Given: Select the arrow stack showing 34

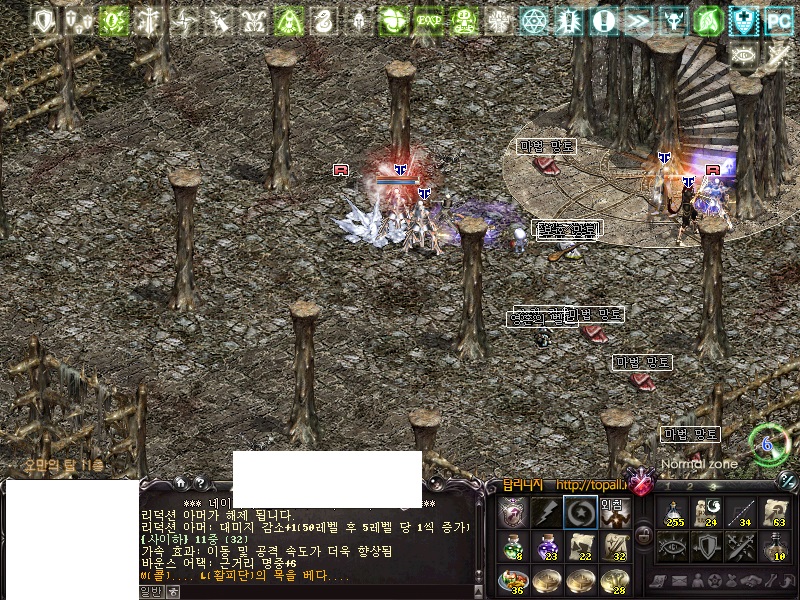Looking at the screenshot, I should click(x=740, y=512).
